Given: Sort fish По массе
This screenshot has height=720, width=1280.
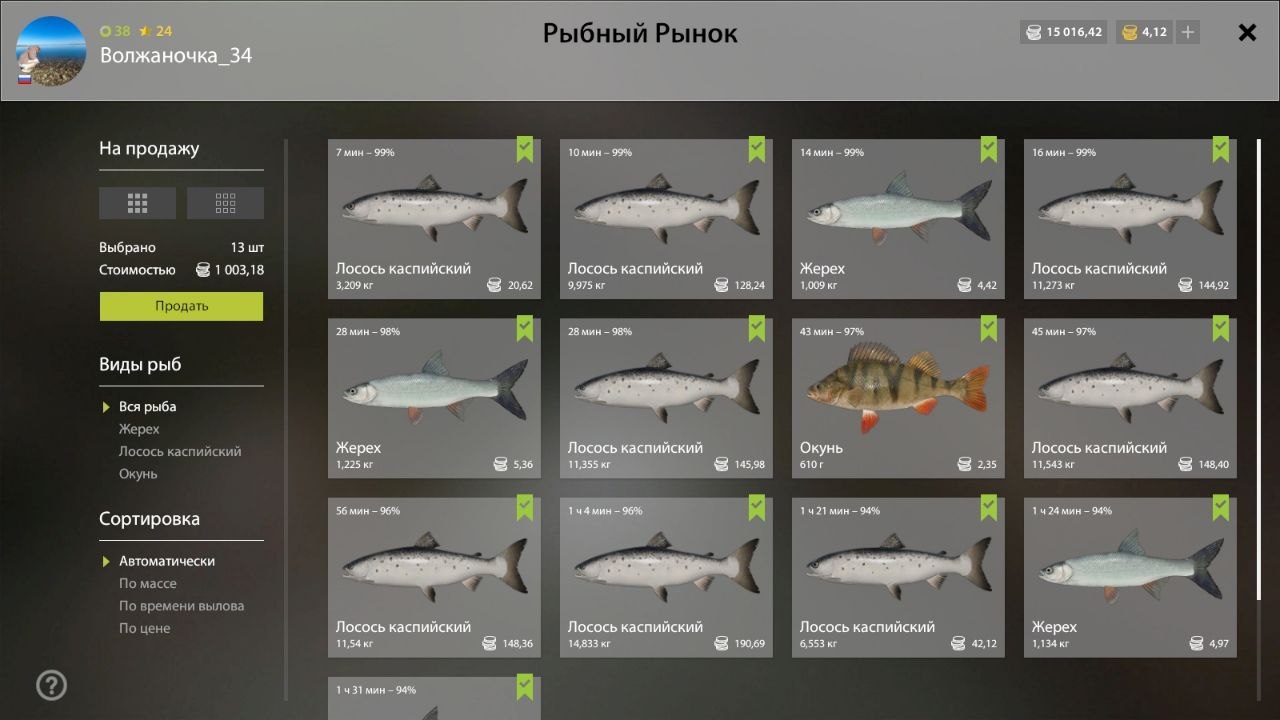Looking at the screenshot, I should (147, 584).
